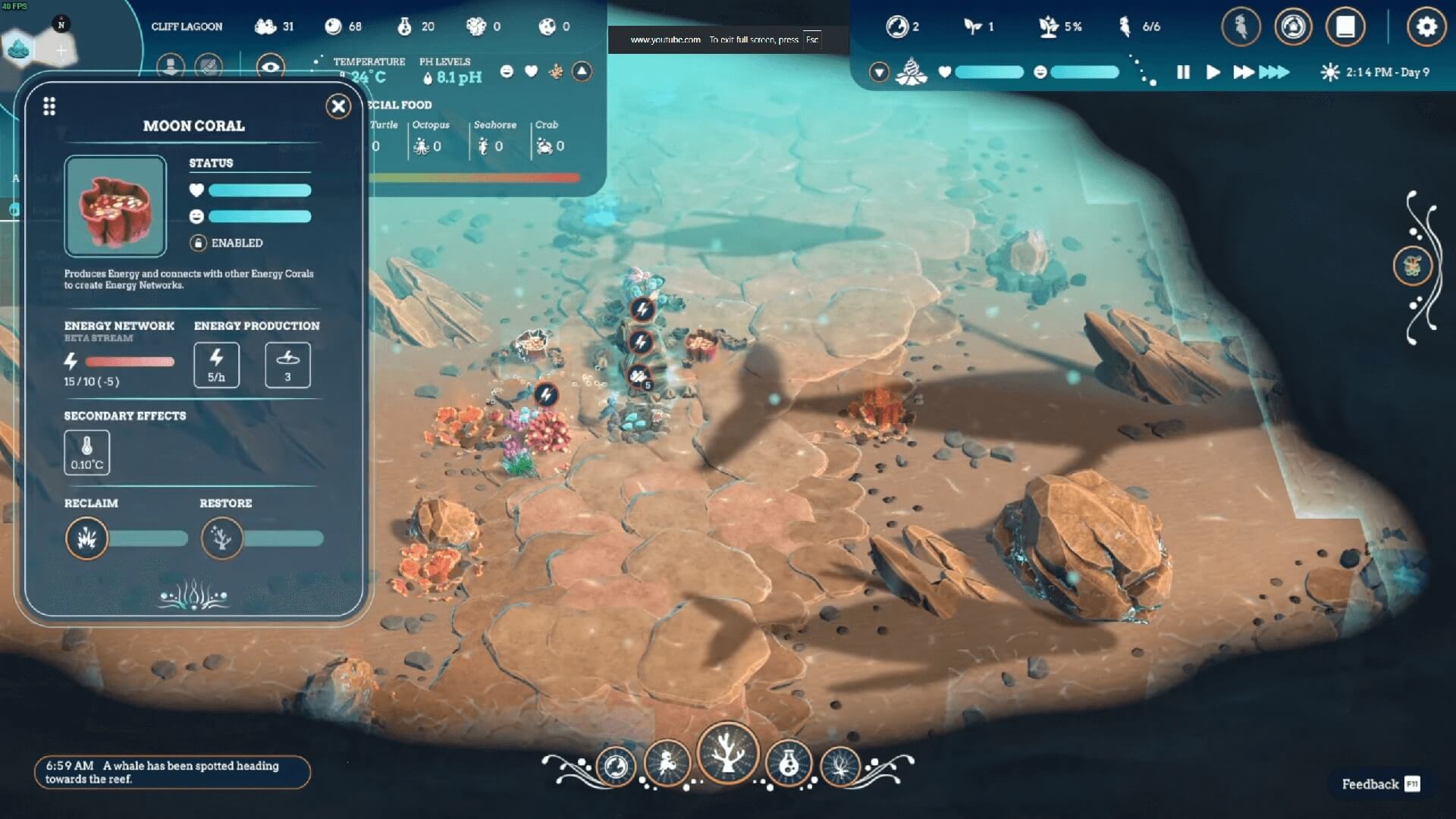Image resolution: width=1456 pixels, height=819 pixels.
Task: Set game speed to normal play
Action: point(1213,72)
